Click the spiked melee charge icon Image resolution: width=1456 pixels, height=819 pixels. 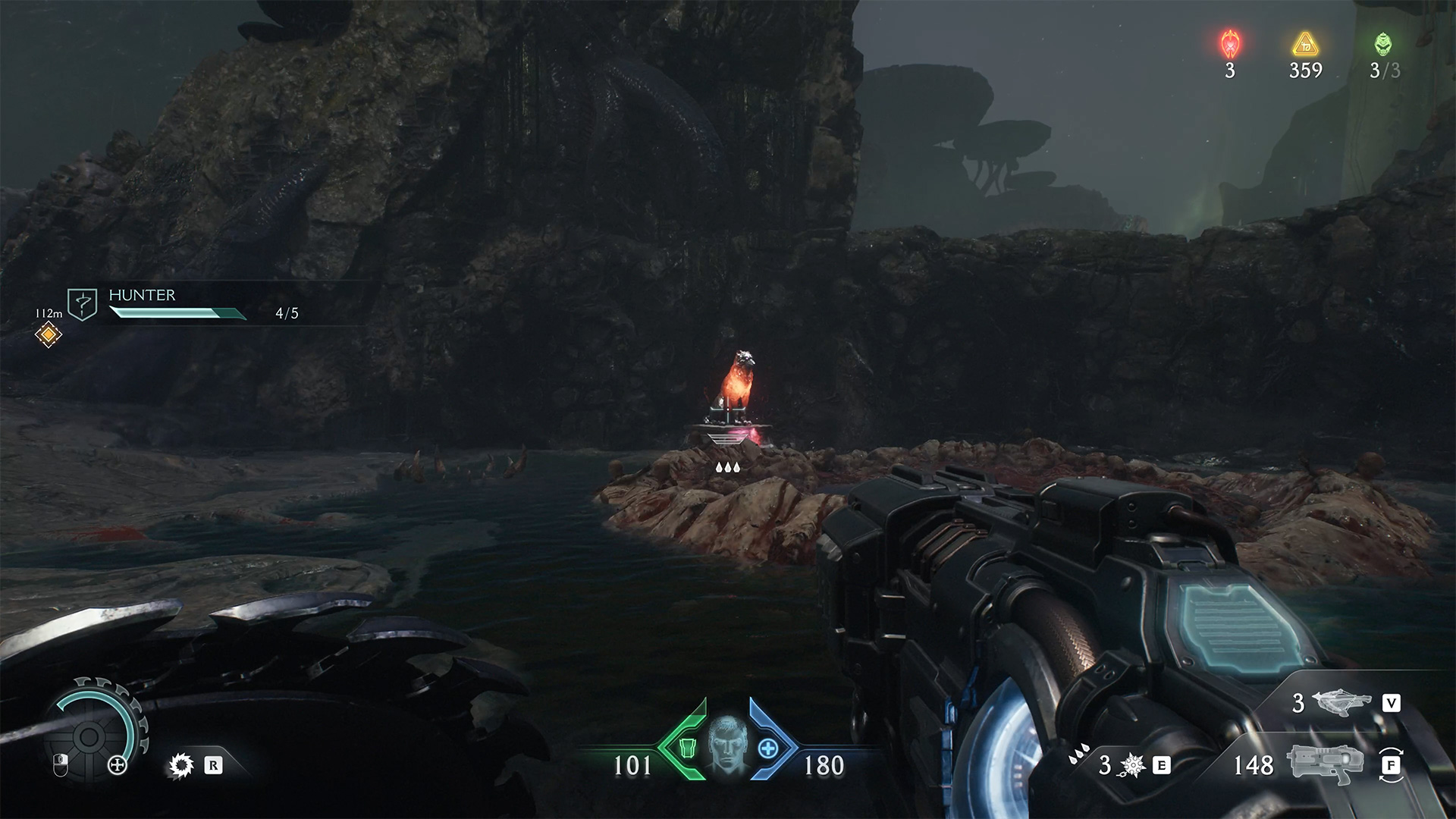tap(1131, 766)
